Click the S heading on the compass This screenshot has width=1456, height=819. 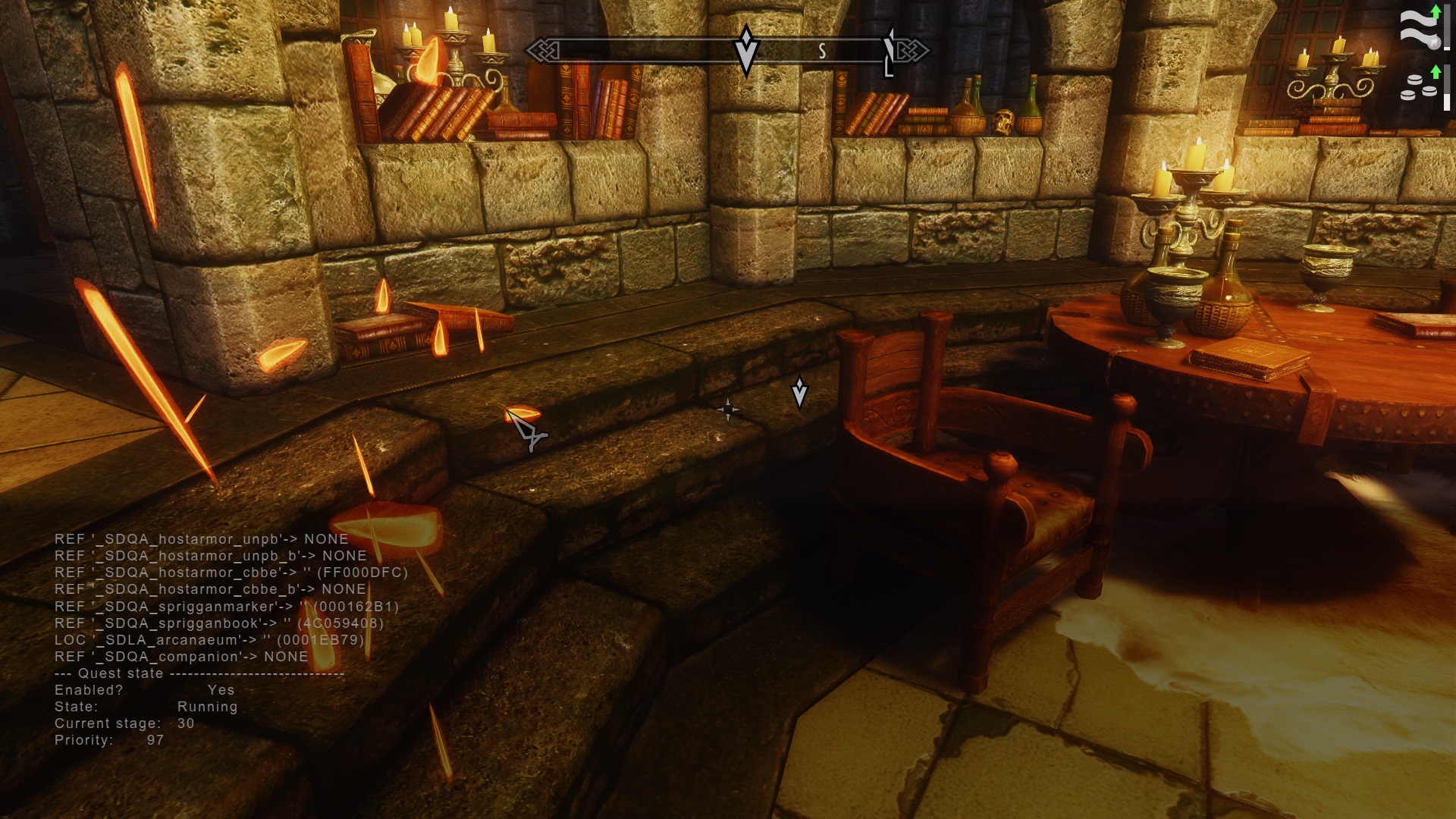pyautogui.click(x=822, y=52)
